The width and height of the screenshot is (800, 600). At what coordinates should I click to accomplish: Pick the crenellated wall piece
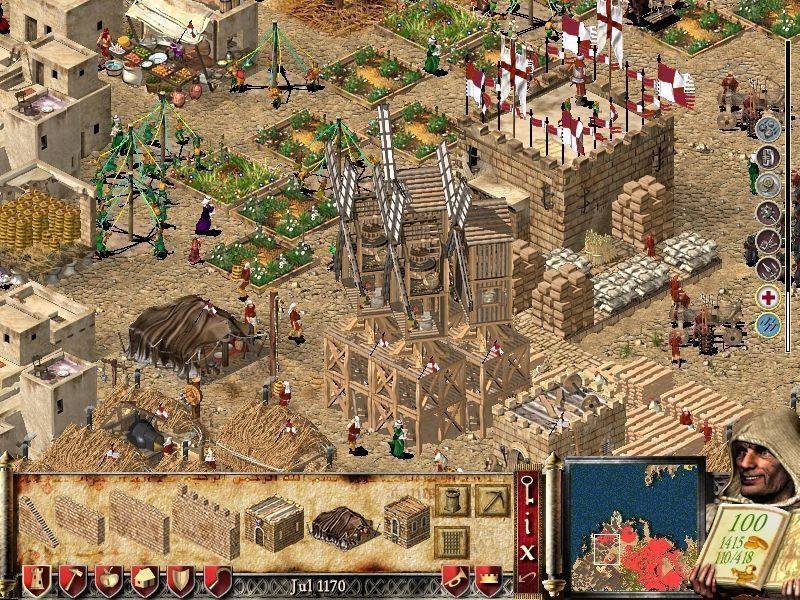click(205, 522)
